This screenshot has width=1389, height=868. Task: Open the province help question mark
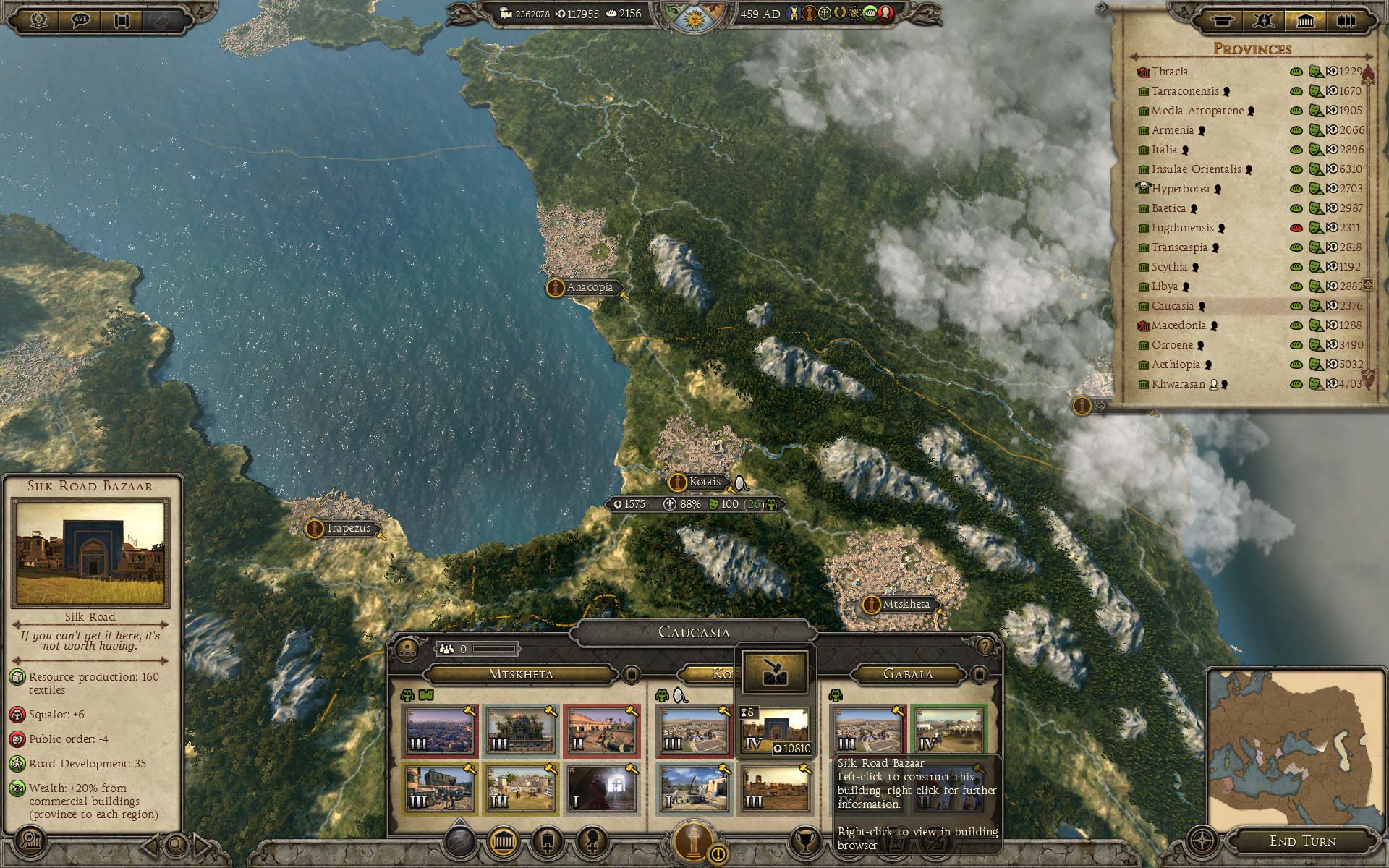(985, 646)
